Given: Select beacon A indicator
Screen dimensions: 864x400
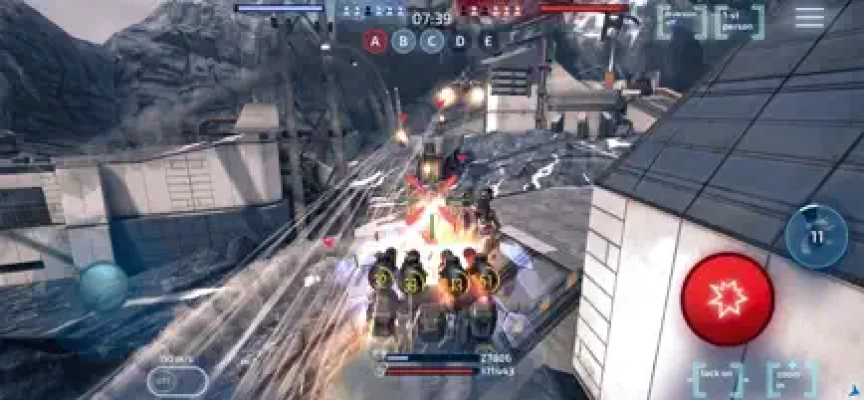Looking at the screenshot, I should click(375, 41).
